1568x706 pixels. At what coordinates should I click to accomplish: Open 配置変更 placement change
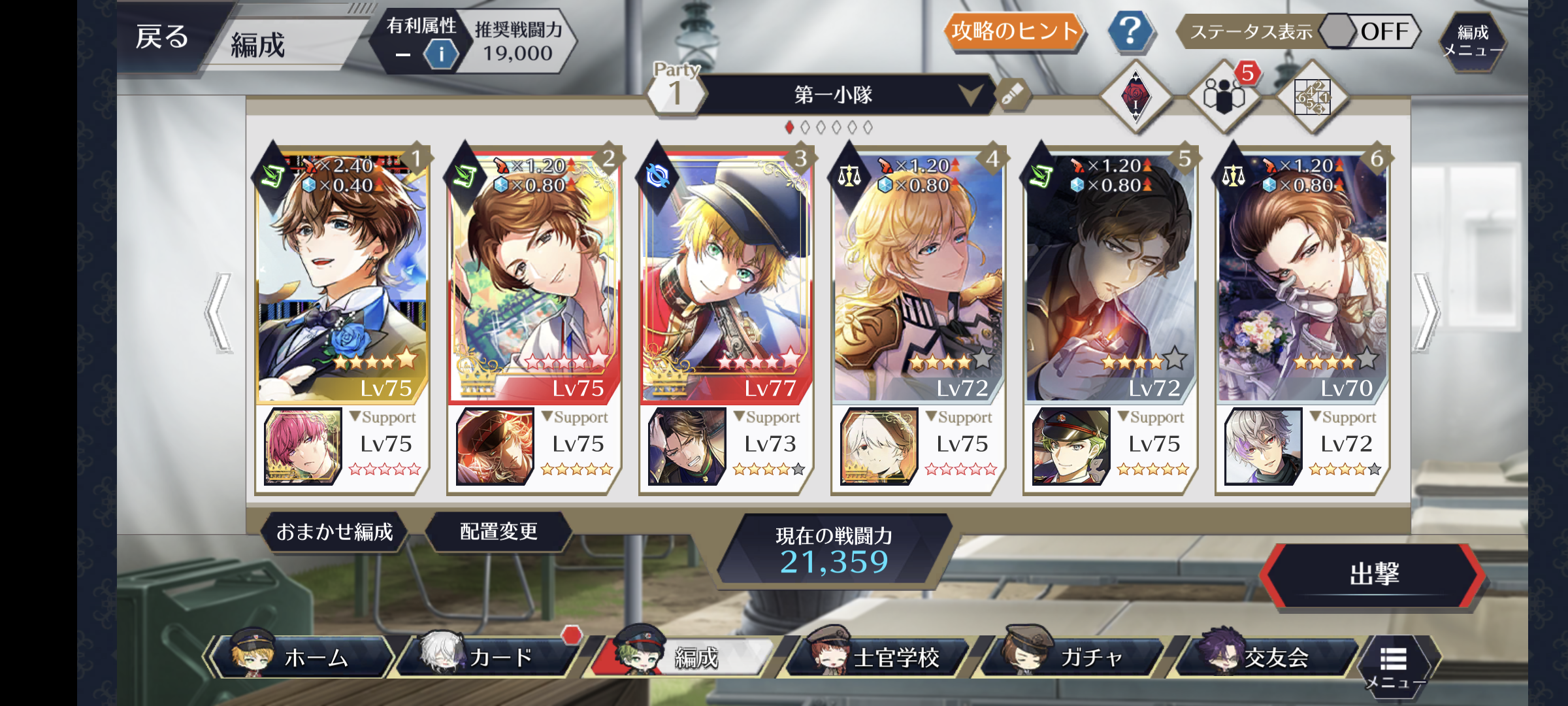(x=498, y=532)
